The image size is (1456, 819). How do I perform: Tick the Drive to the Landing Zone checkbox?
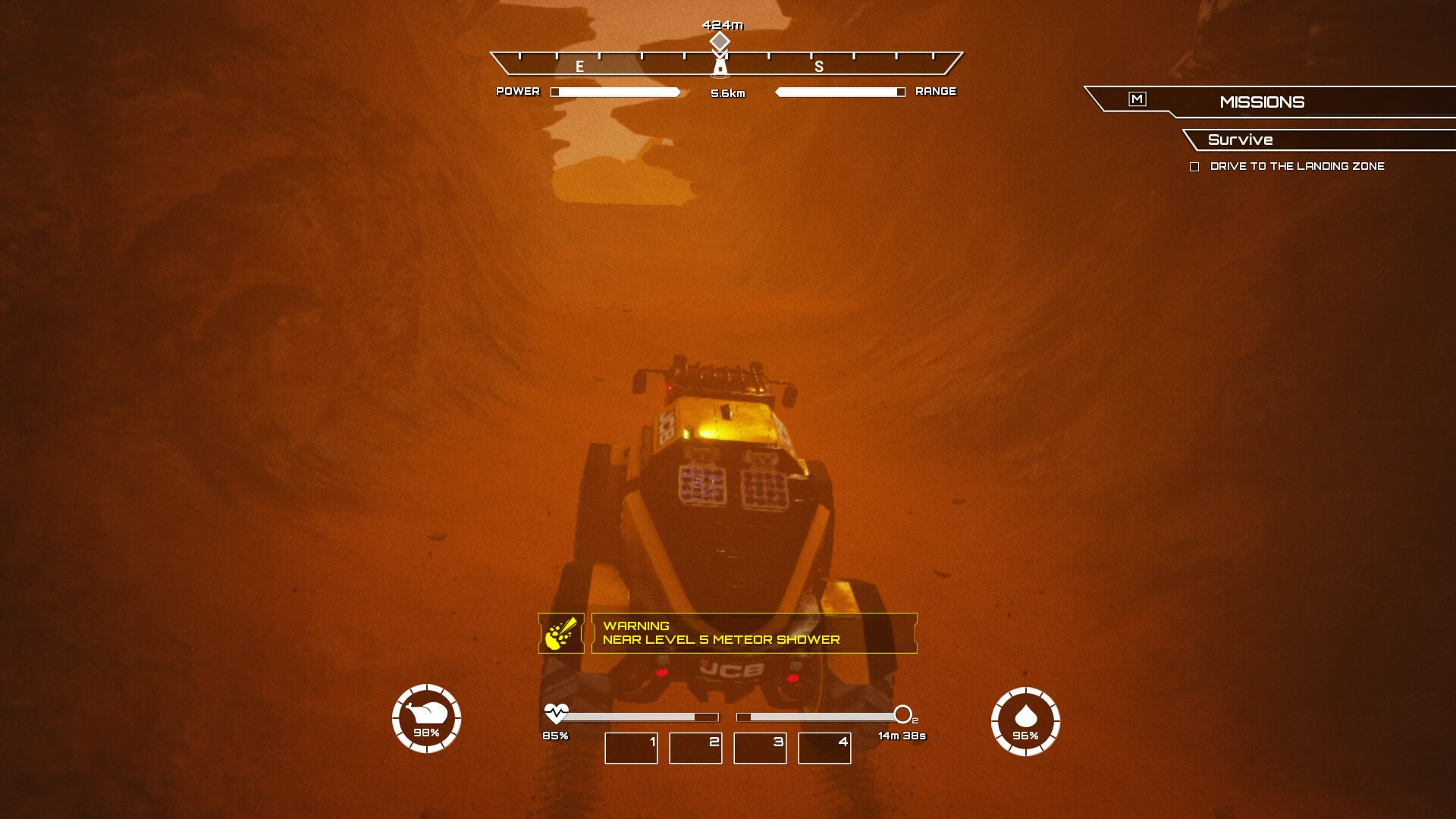1194,167
